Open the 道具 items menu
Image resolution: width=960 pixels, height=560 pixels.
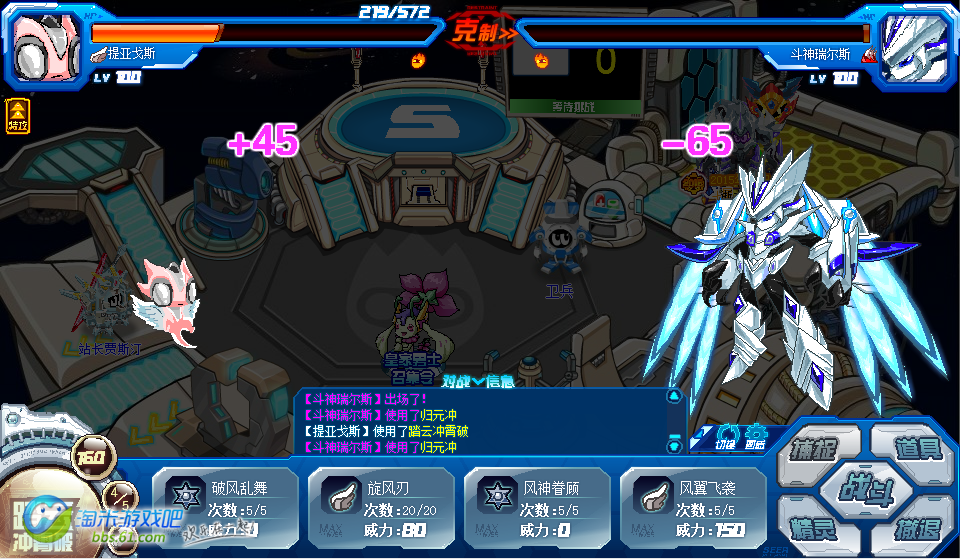click(x=916, y=446)
